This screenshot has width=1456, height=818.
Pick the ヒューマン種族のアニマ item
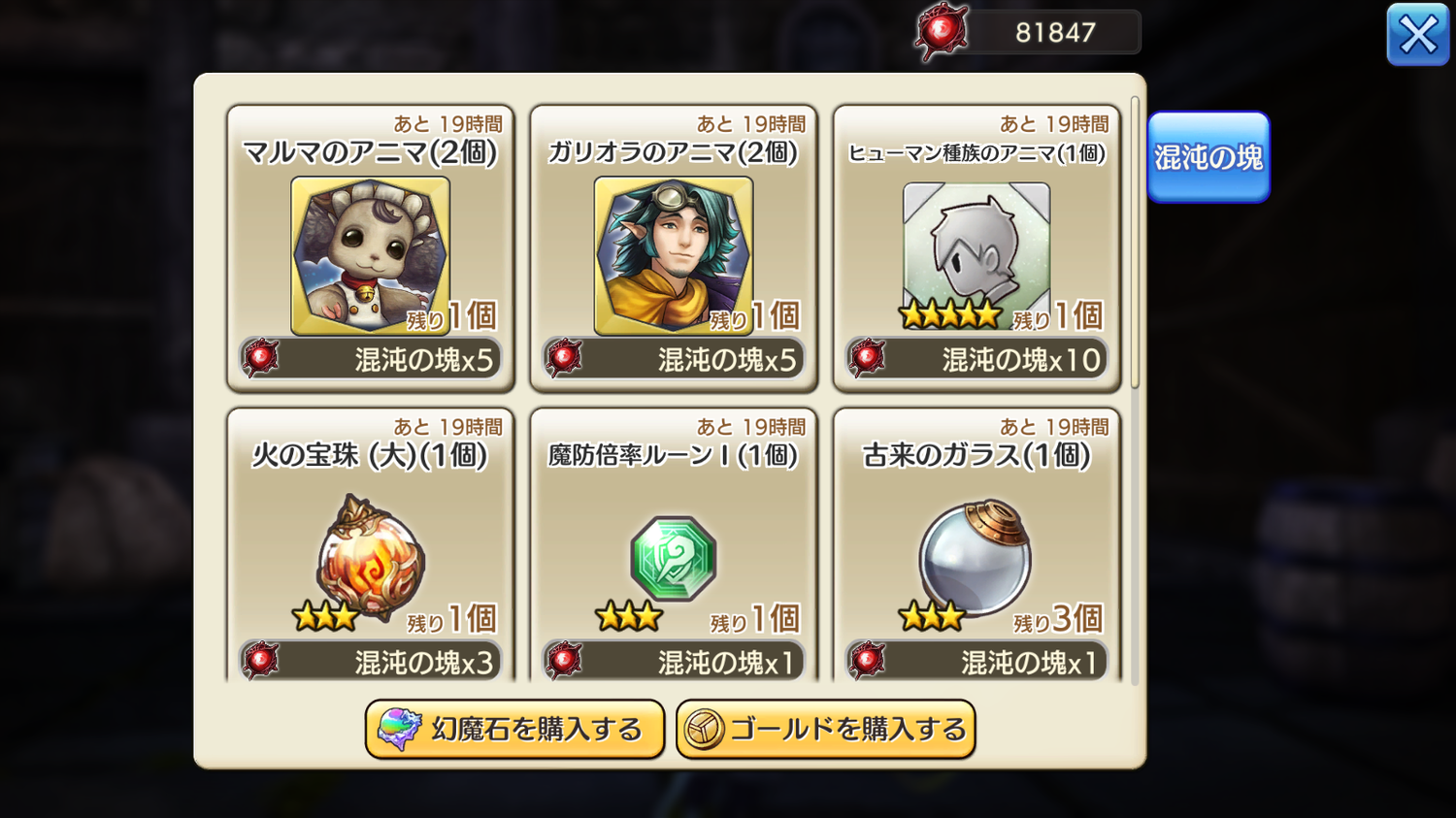[x=976, y=249]
